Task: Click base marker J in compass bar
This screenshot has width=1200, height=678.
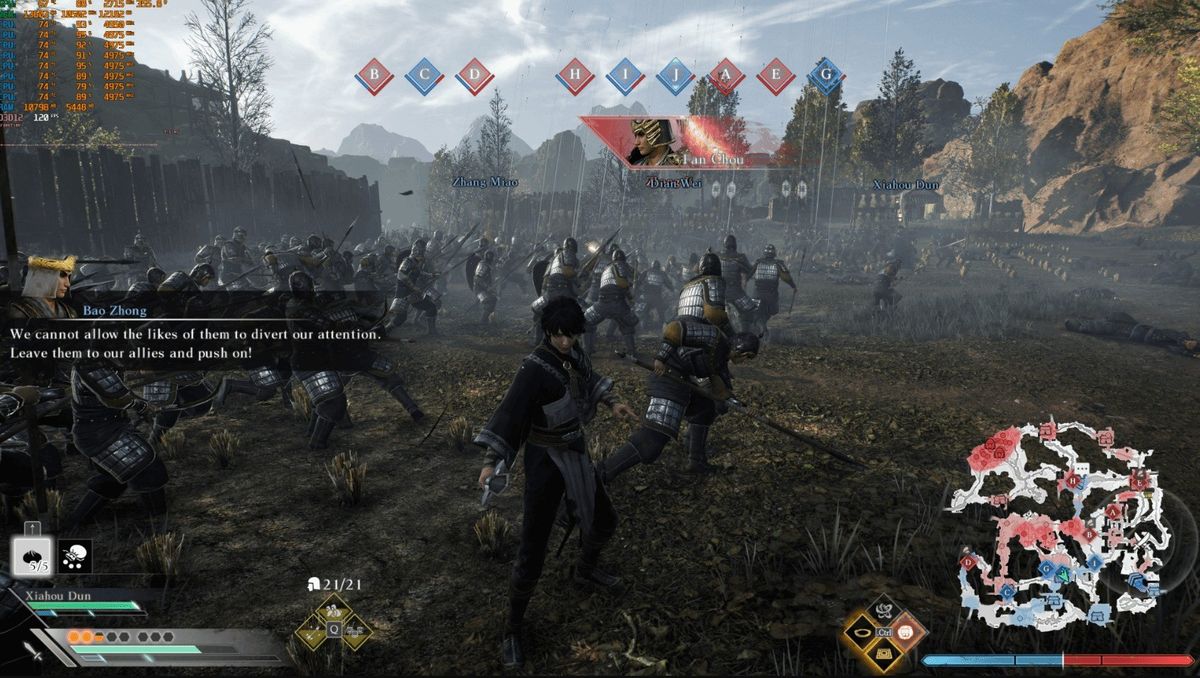Action: tap(675, 75)
